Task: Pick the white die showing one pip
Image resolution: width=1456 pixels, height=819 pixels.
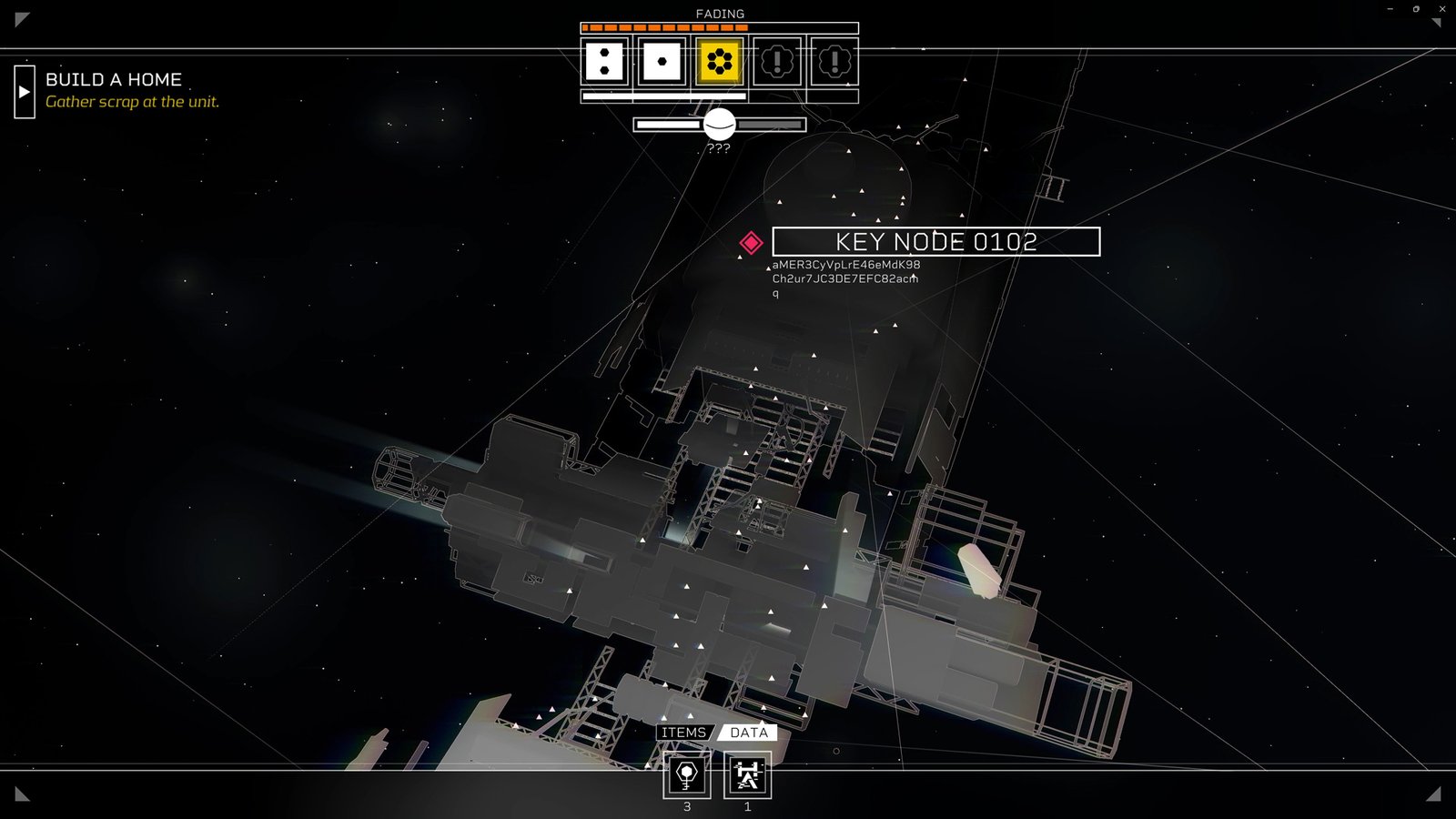Action: click(662, 62)
